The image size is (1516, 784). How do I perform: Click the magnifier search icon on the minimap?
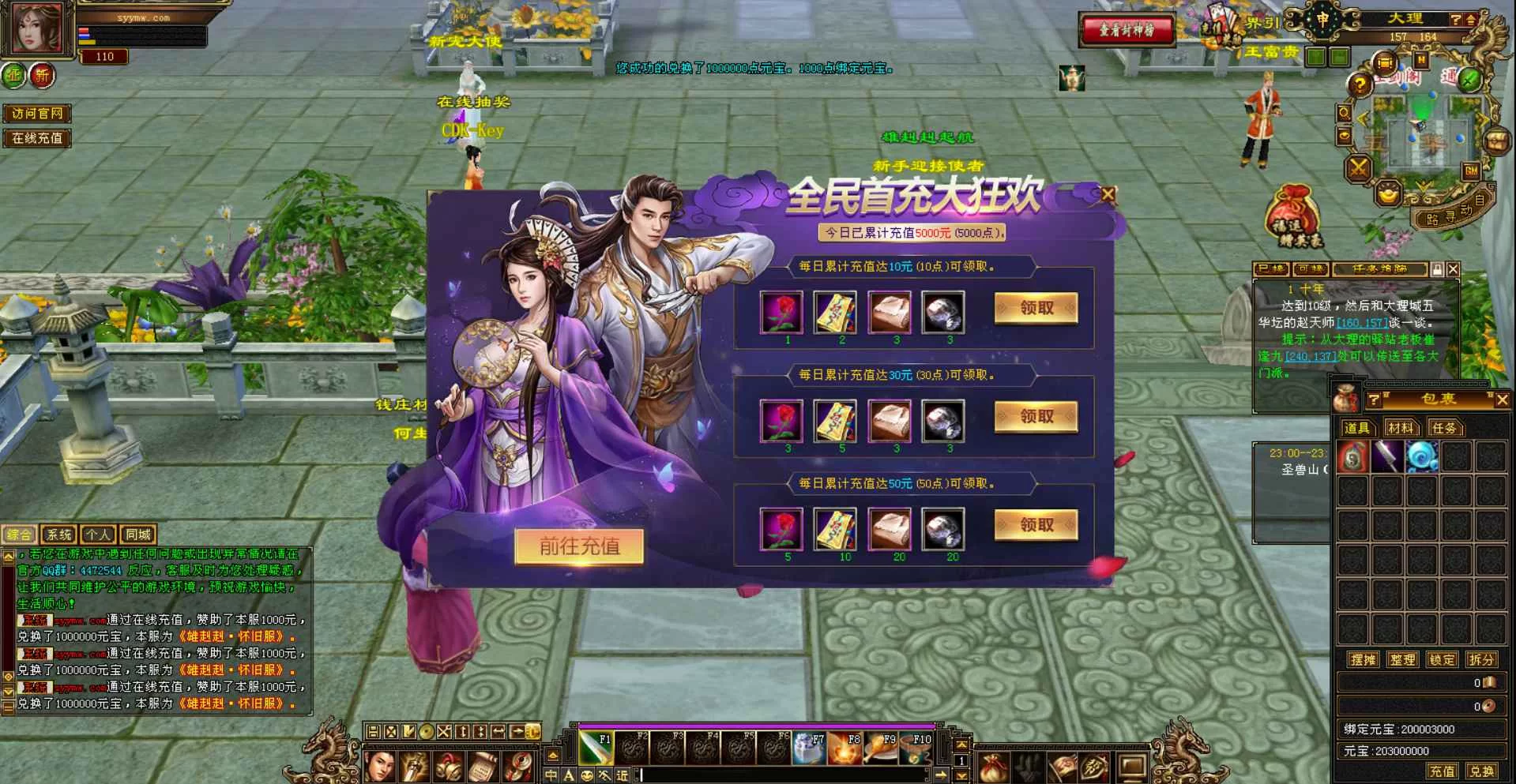click(x=1344, y=112)
